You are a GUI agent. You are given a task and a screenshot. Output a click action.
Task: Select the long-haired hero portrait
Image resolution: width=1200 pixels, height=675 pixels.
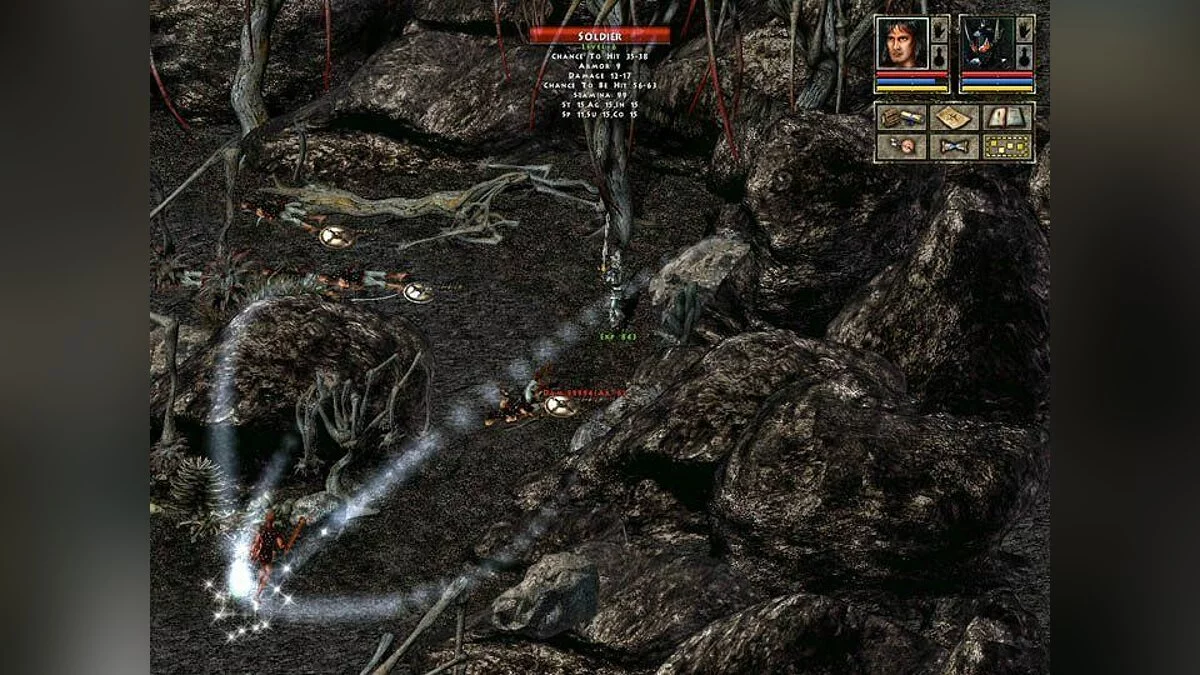pos(901,42)
